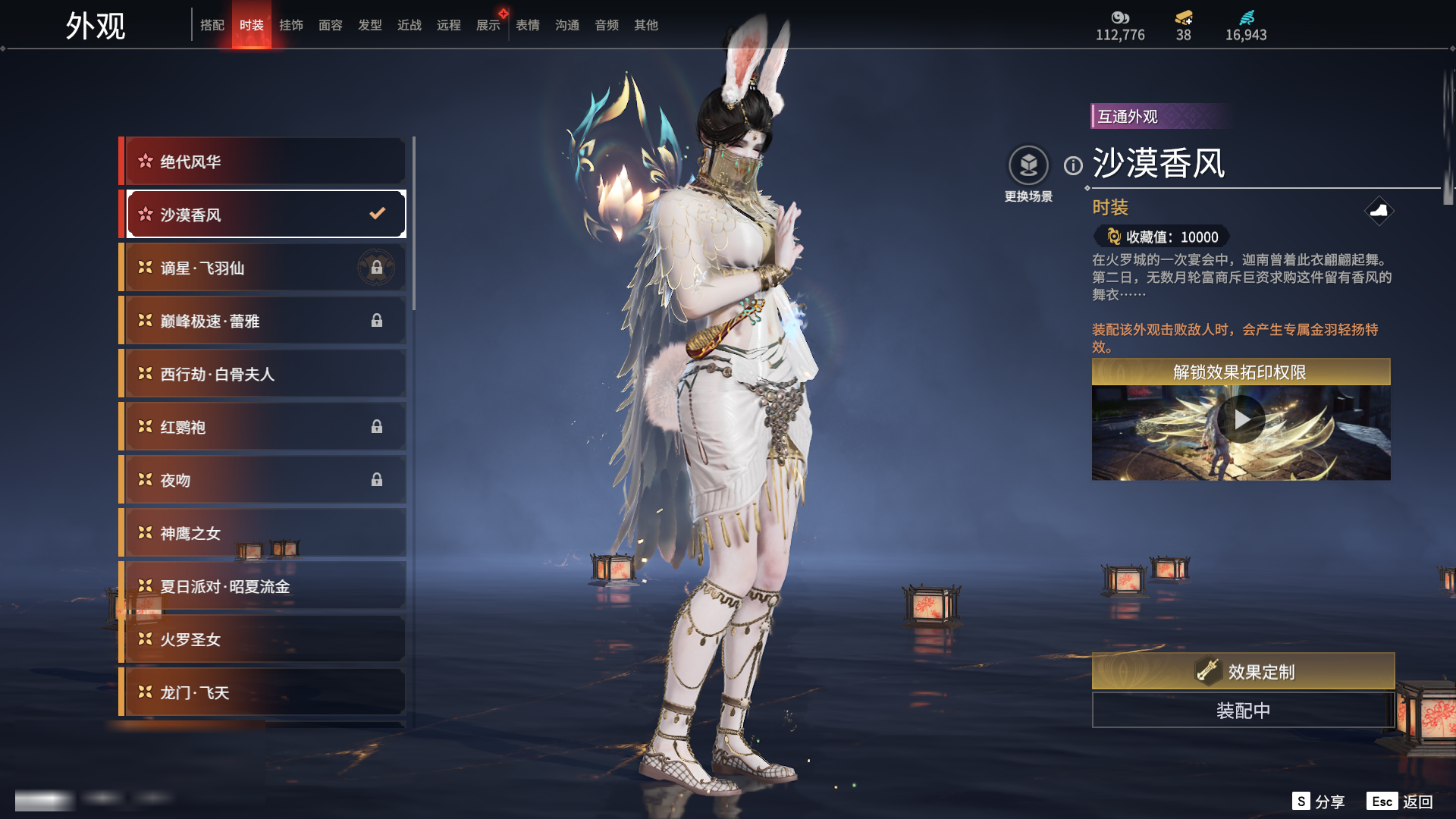Open the 挂饰 accessories tab

[x=290, y=25]
